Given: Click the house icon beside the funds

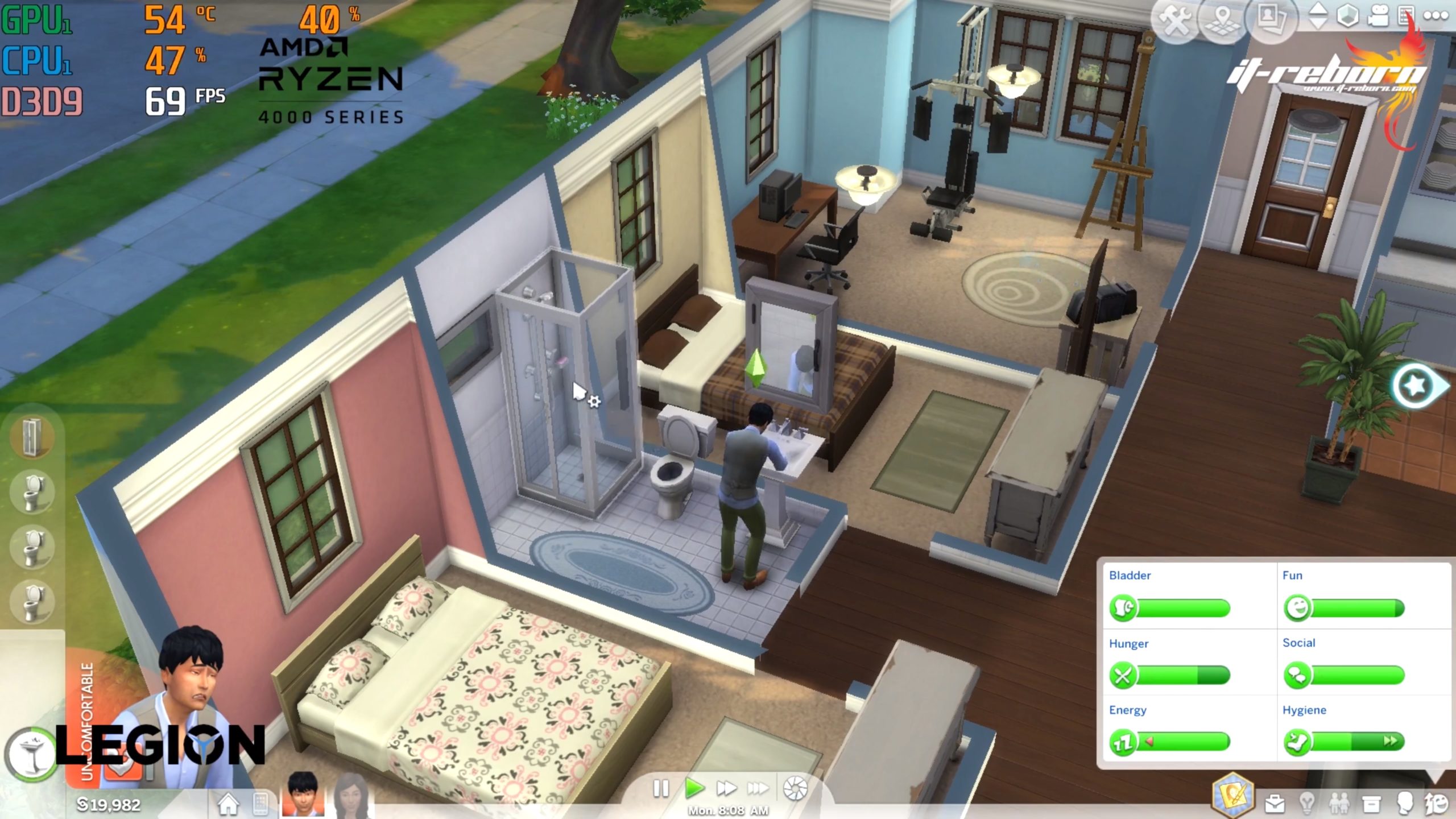Looking at the screenshot, I should [228, 804].
